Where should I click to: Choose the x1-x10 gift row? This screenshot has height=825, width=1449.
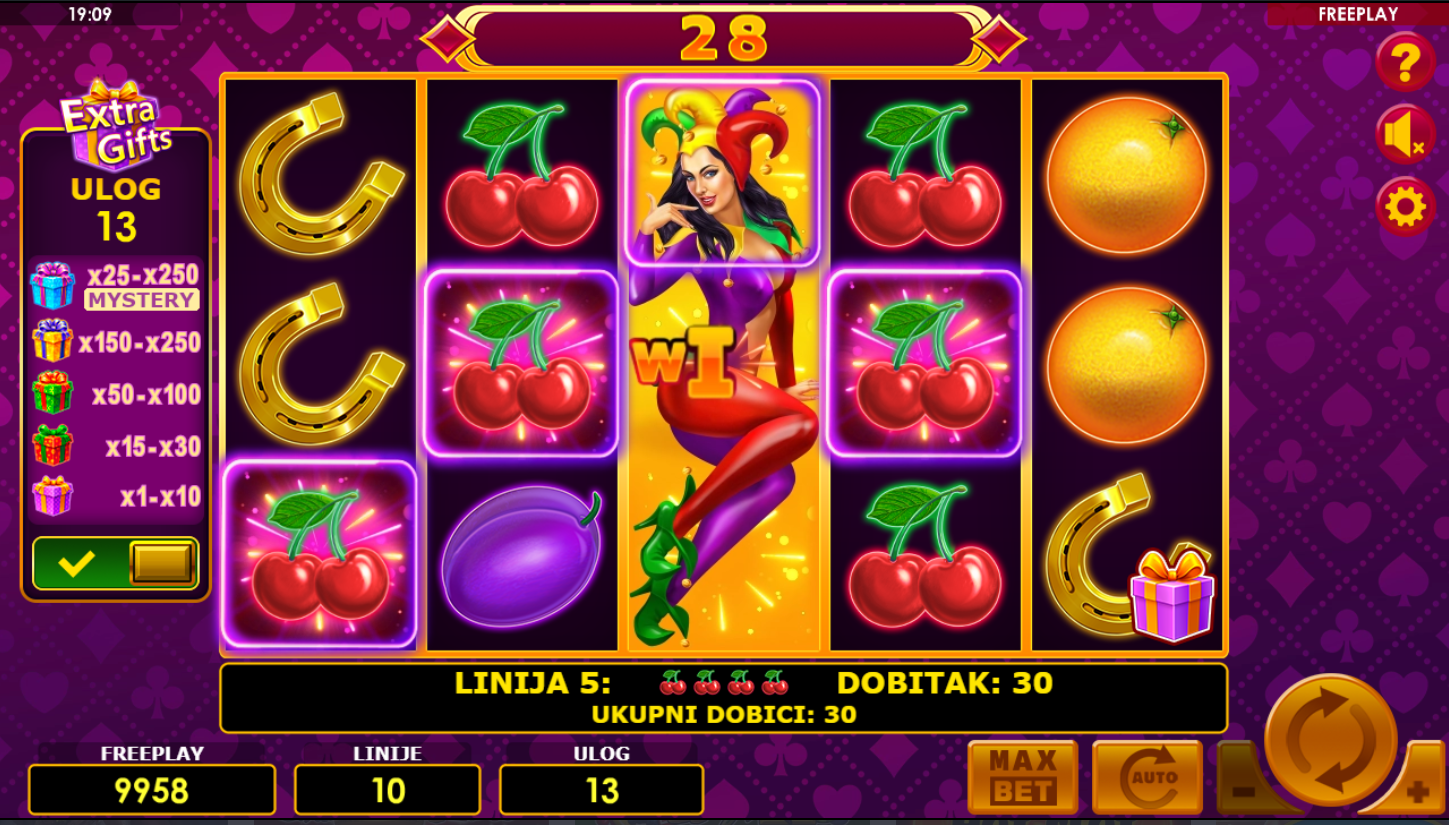[115, 497]
